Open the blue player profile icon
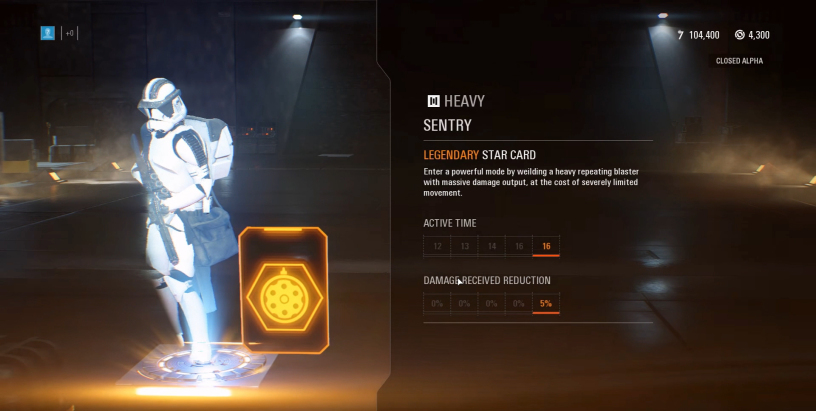 (x=47, y=33)
